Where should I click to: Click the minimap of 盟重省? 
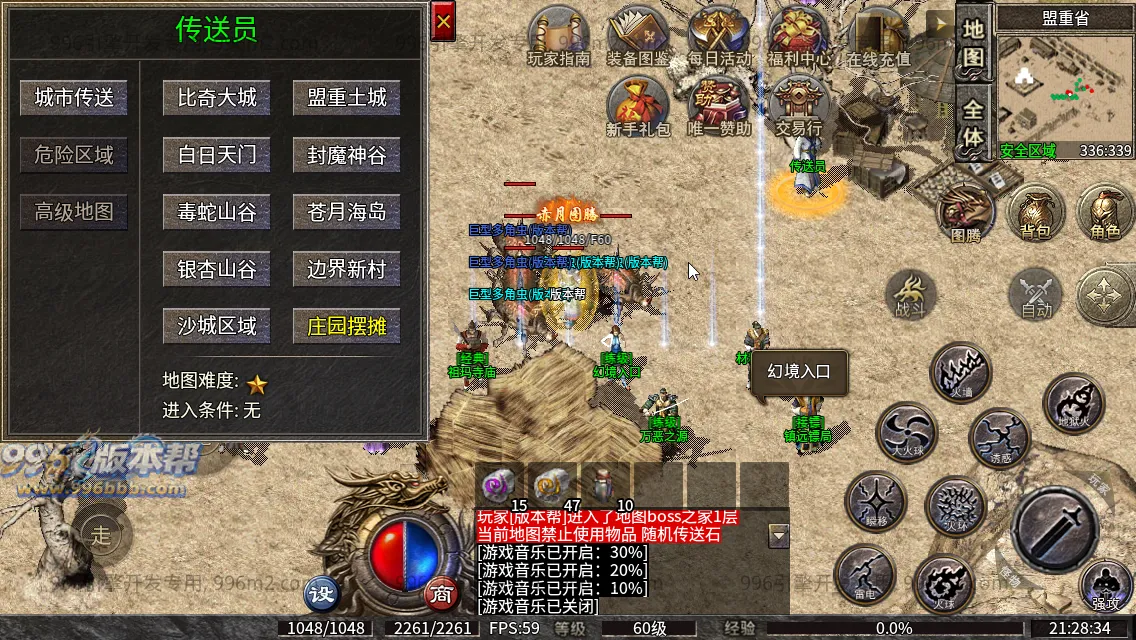[x=1064, y=85]
